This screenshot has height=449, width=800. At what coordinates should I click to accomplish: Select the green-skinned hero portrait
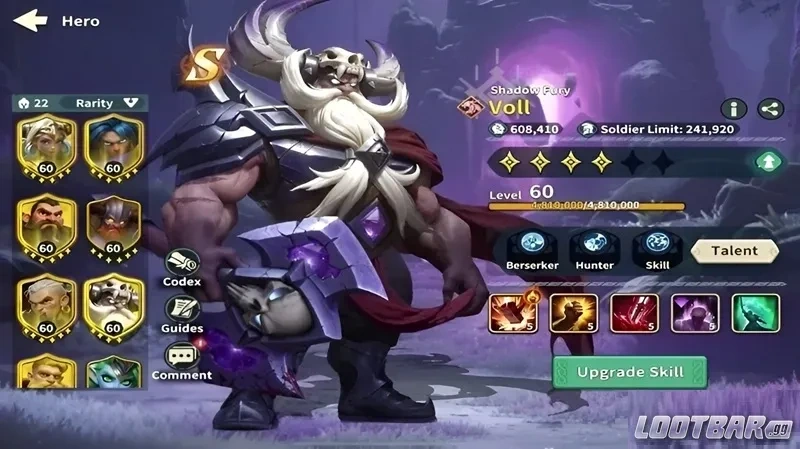tap(114, 372)
